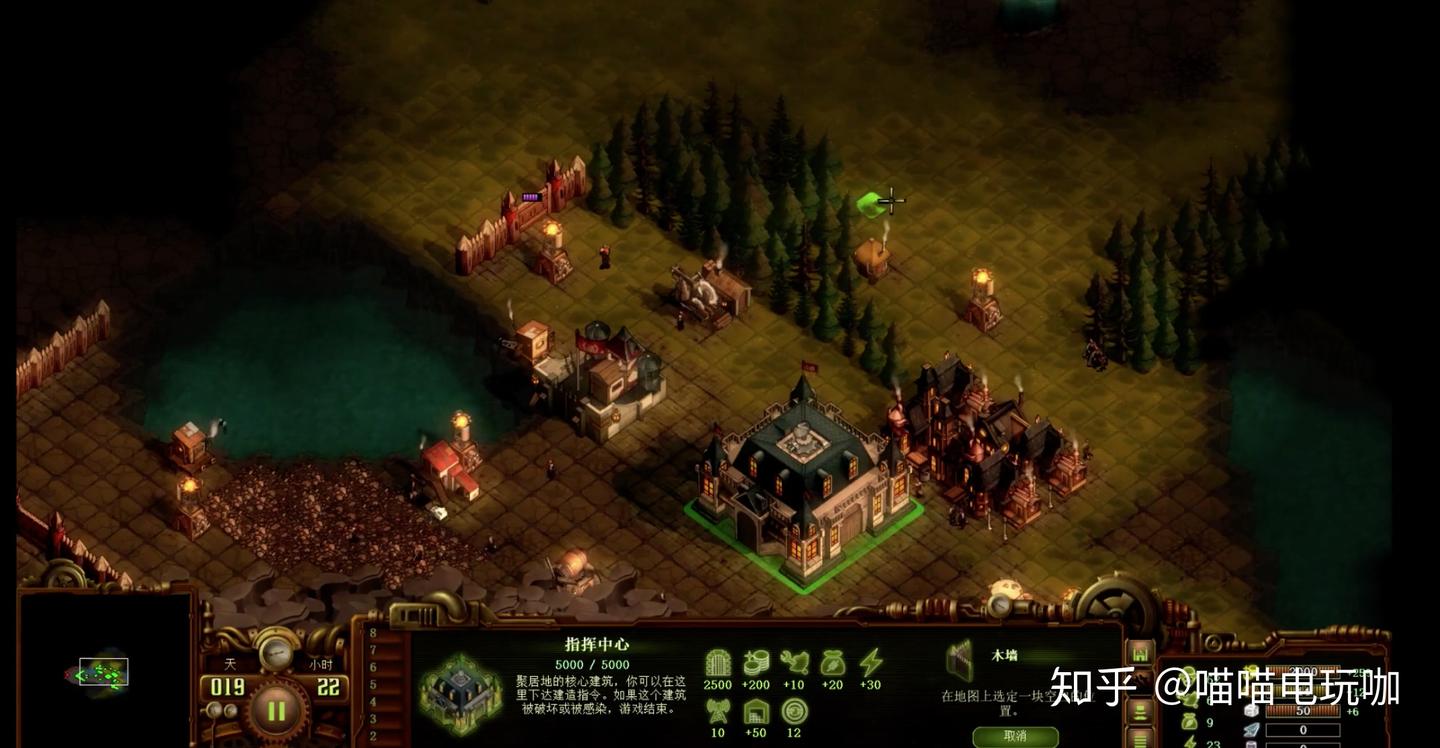Image resolution: width=1440 pixels, height=748 pixels.
Task: Click the viewport rectangle on the minimap
Action: 104,670
